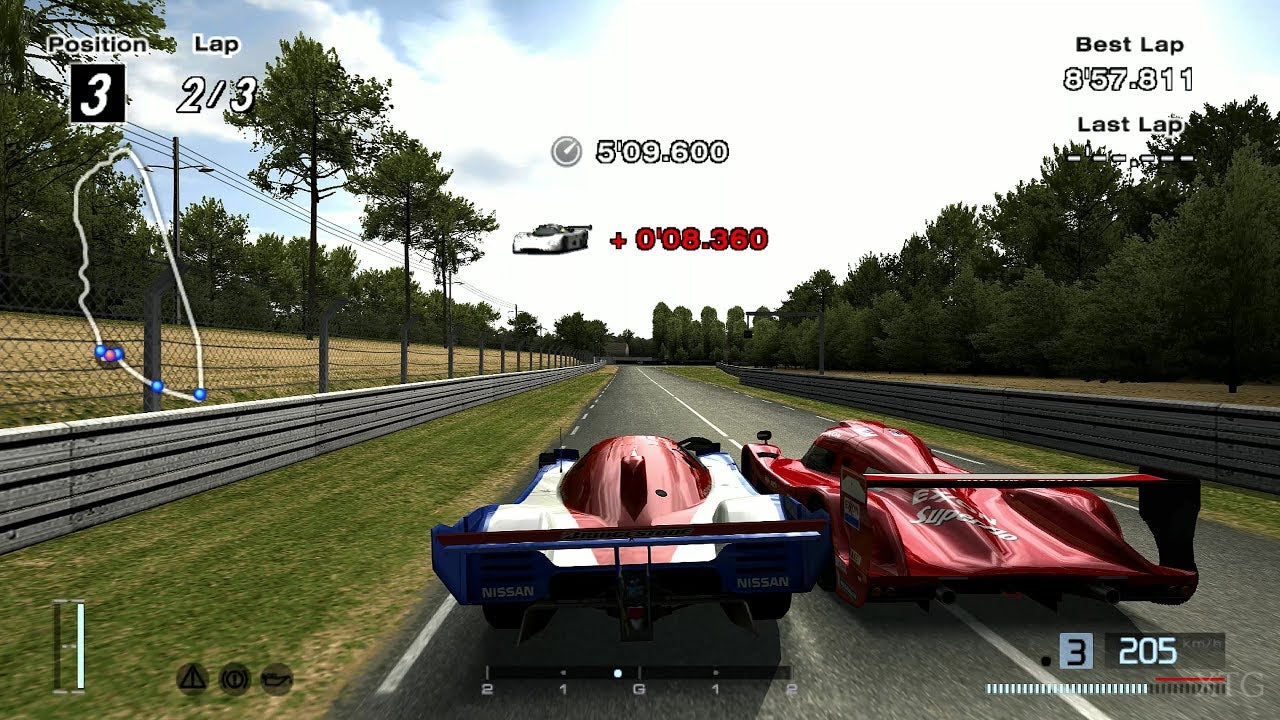
Task: Click the stopwatch icon beside the race timer
Action: [565, 153]
